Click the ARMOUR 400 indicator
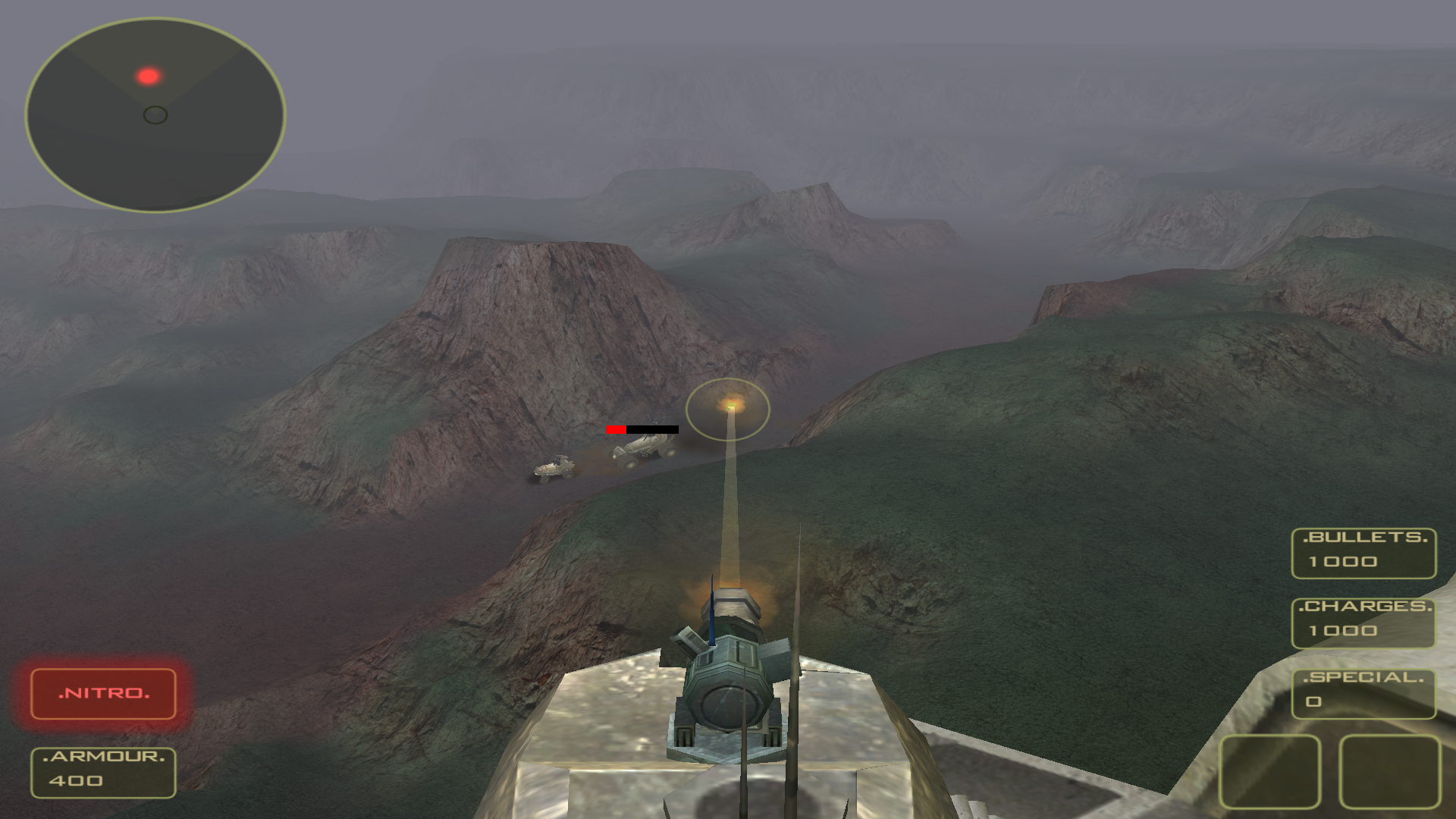Viewport: 1456px width, 819px height. [103, 772]
